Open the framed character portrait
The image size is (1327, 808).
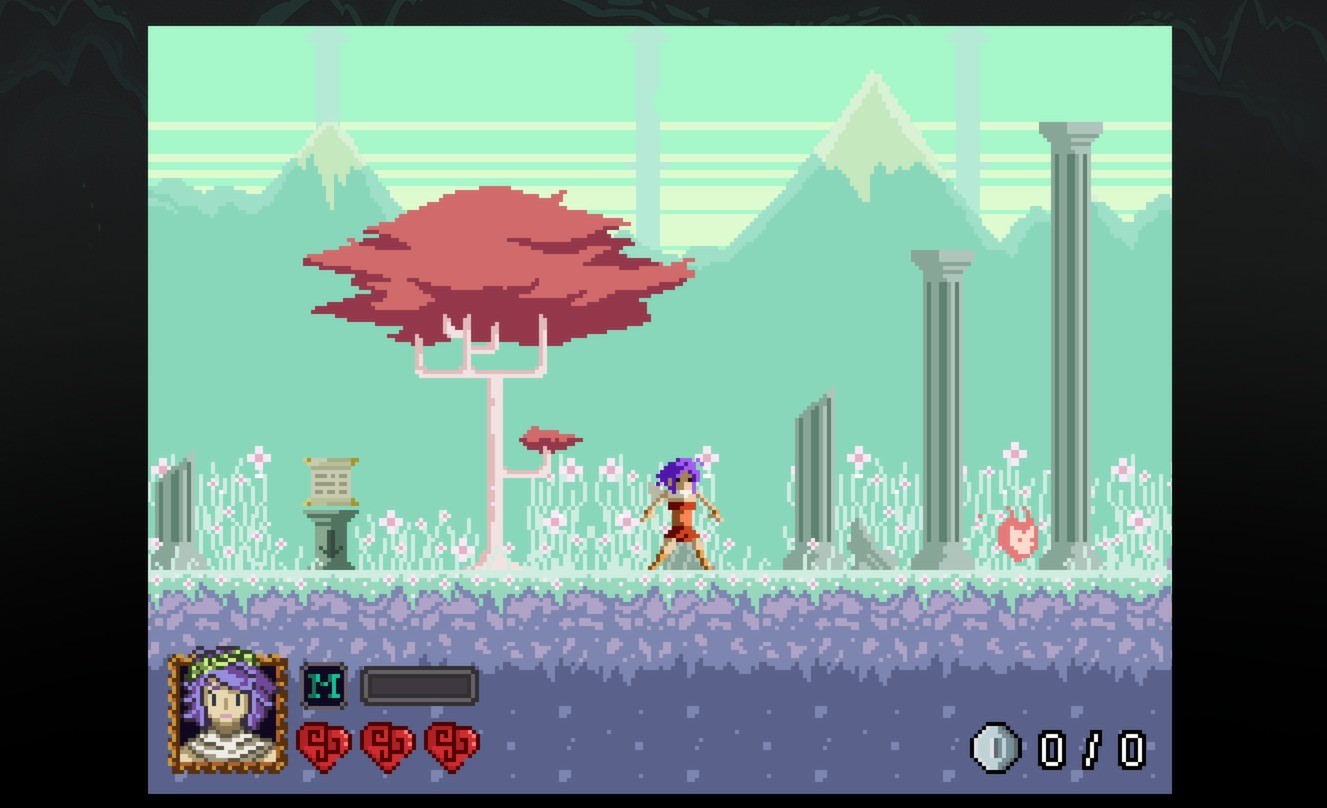tap(229, 714)
